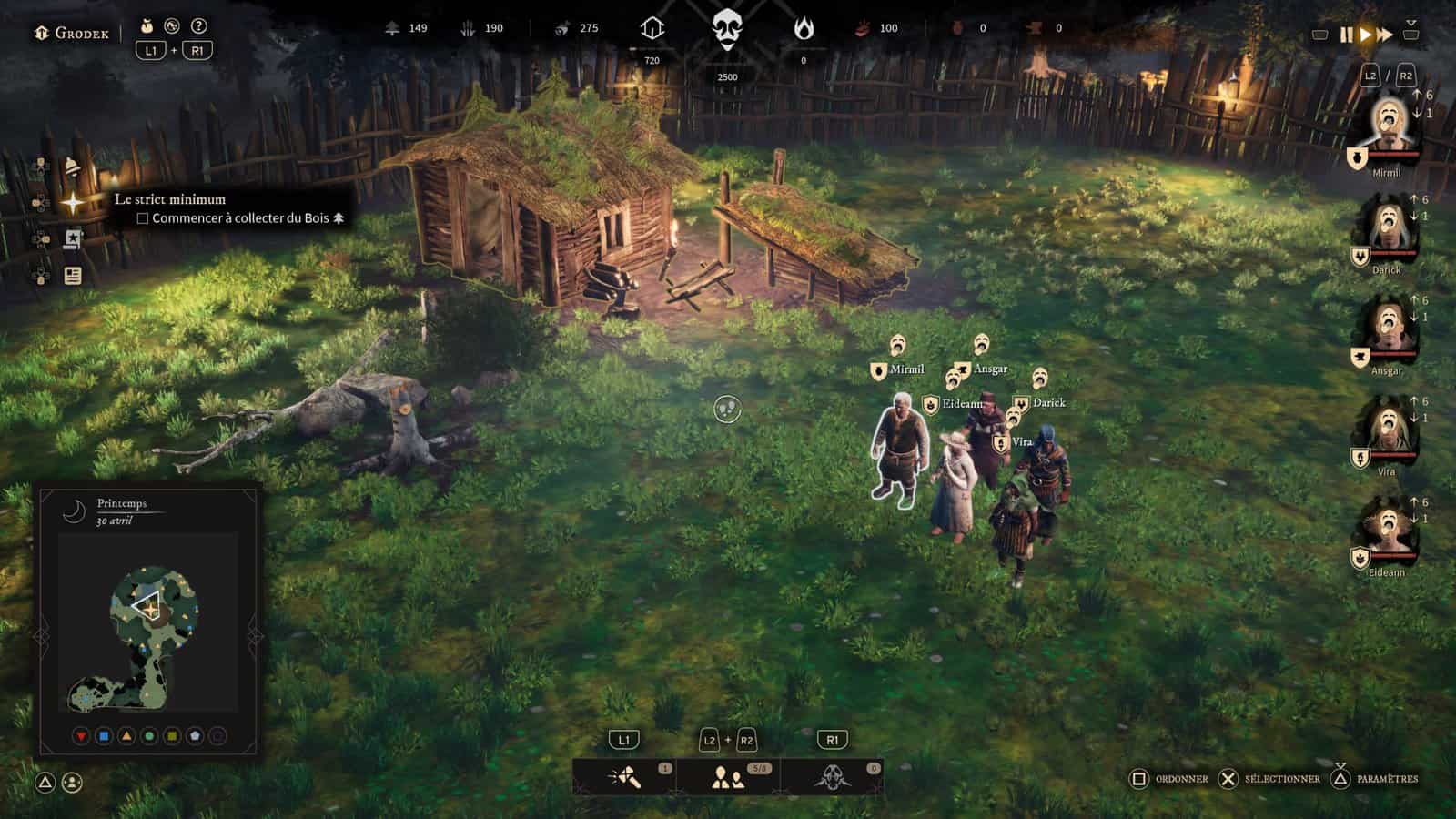Toggle the blue square minimap filter

pos(104,735)
